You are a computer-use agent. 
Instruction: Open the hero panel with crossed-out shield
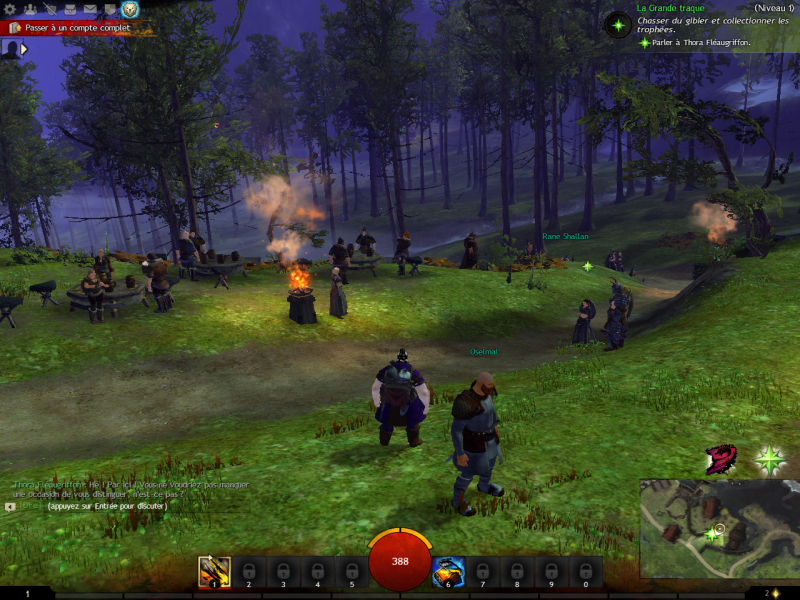[x=50, y=9]
